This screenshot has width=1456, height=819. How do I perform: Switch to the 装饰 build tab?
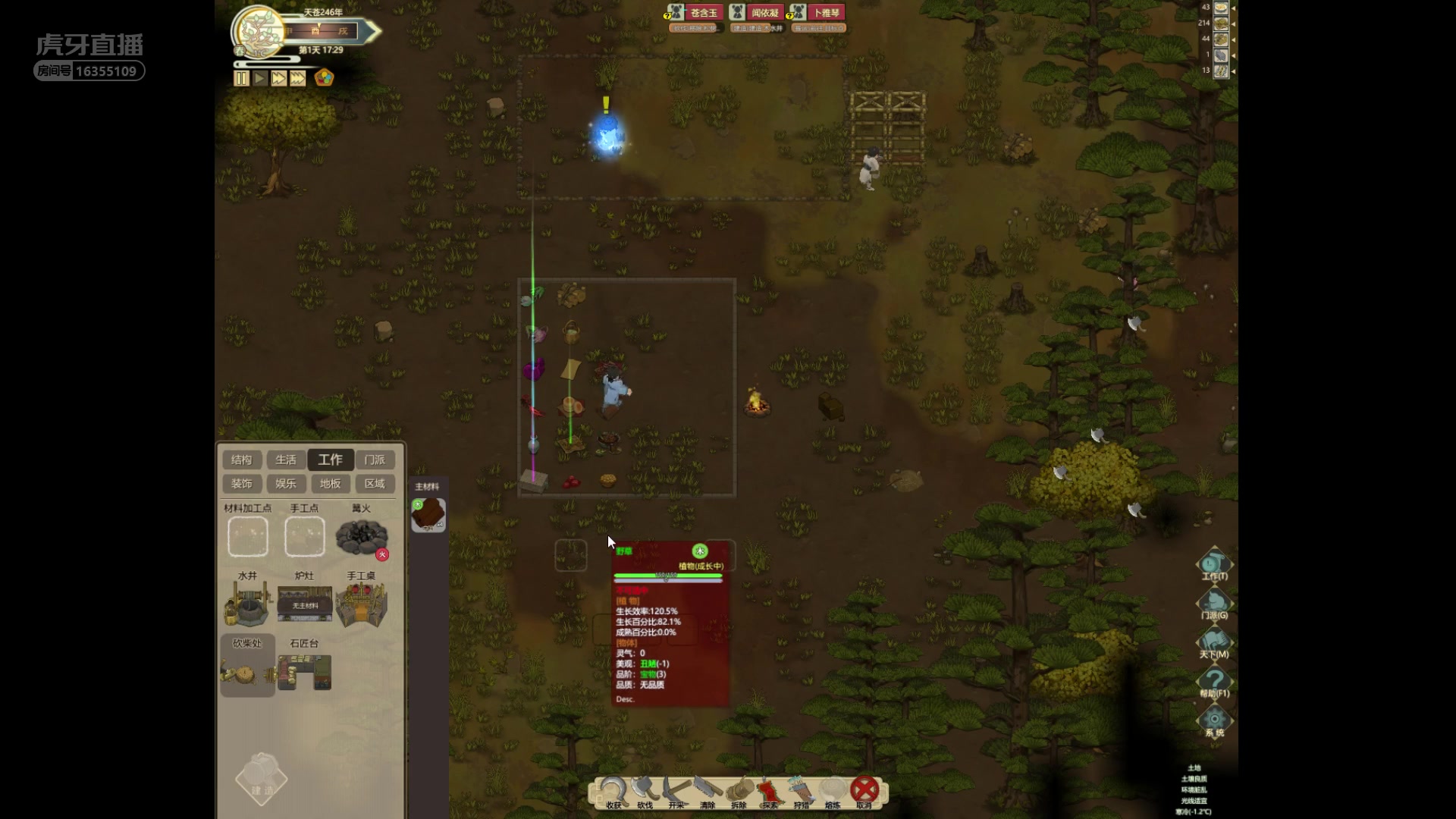click(x=242, y=484)
